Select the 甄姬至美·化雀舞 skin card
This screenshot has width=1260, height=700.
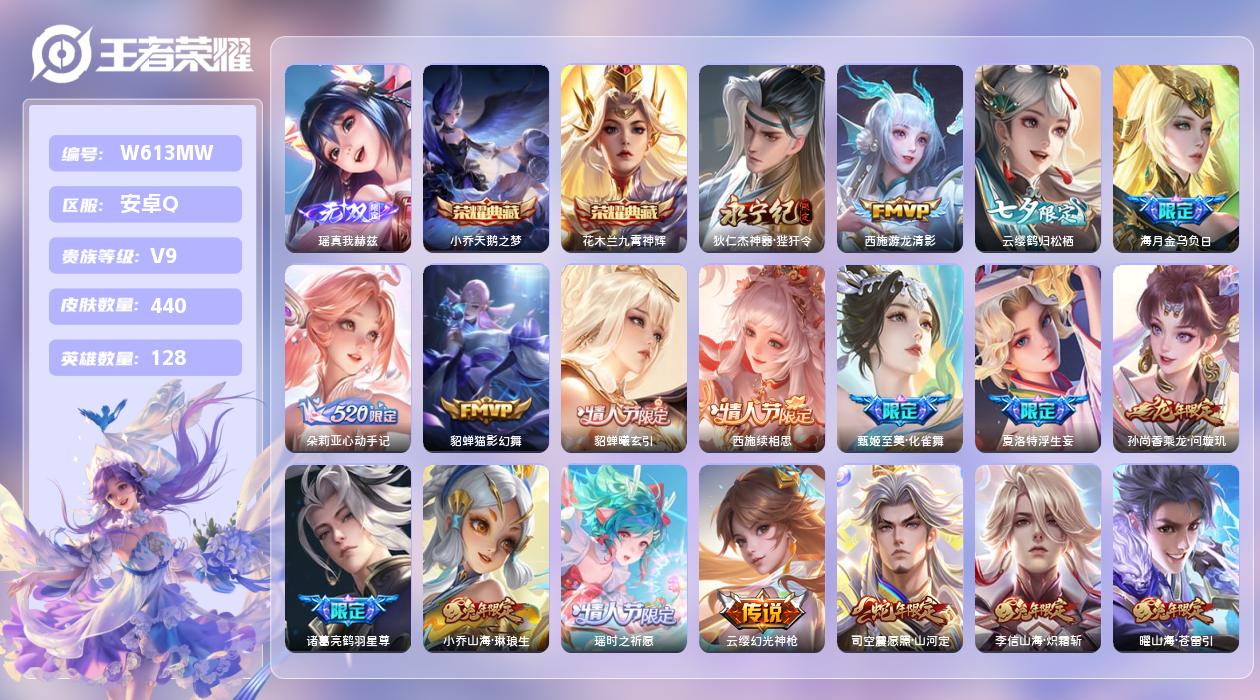tap(900, 358)
